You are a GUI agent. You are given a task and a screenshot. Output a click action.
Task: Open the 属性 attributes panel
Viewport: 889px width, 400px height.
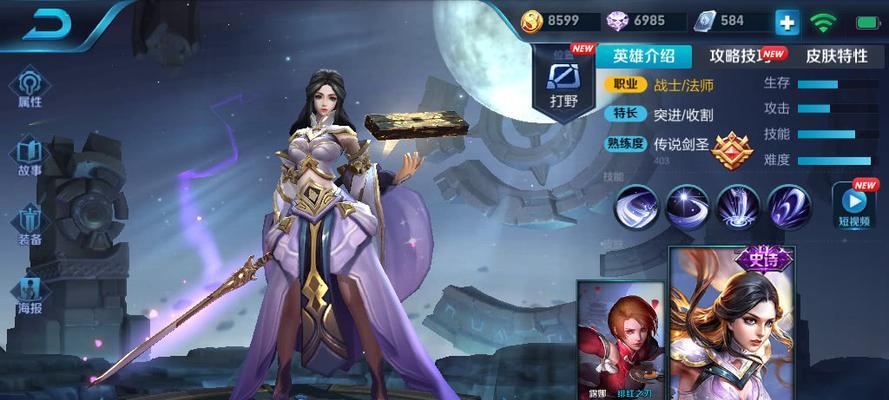30,86
